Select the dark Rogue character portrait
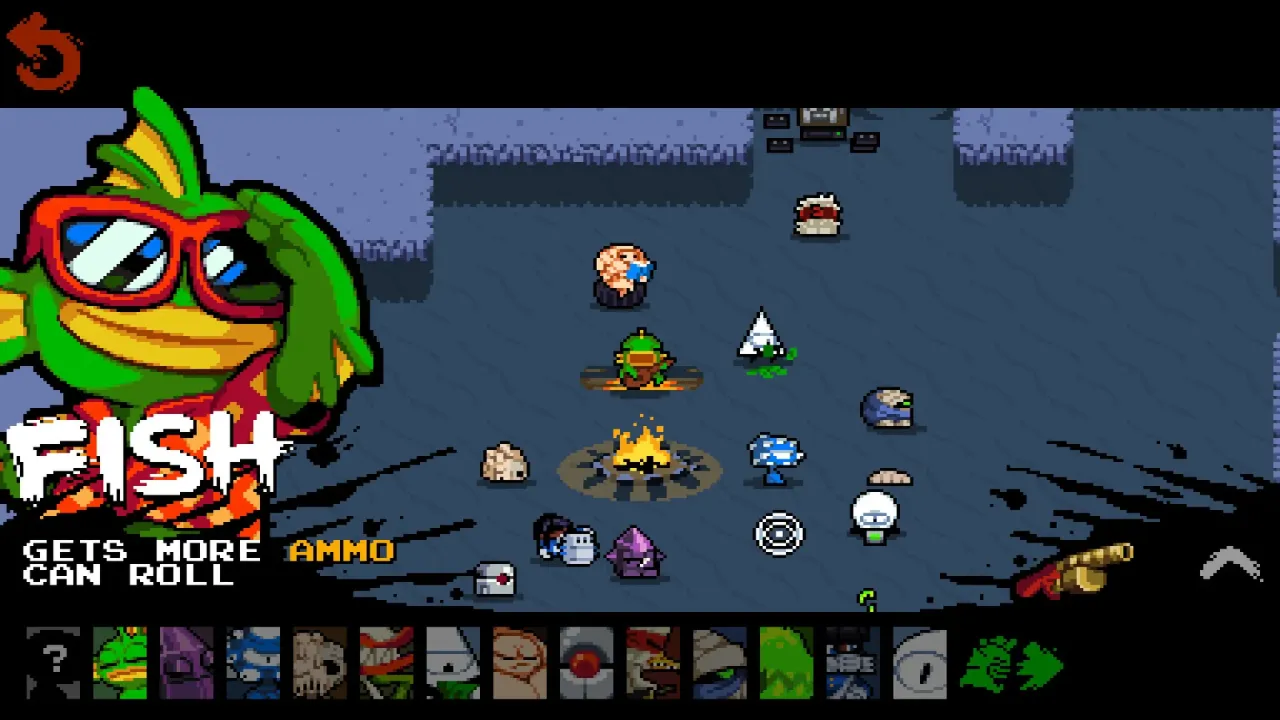1280x720 pixels. (852, 663)
